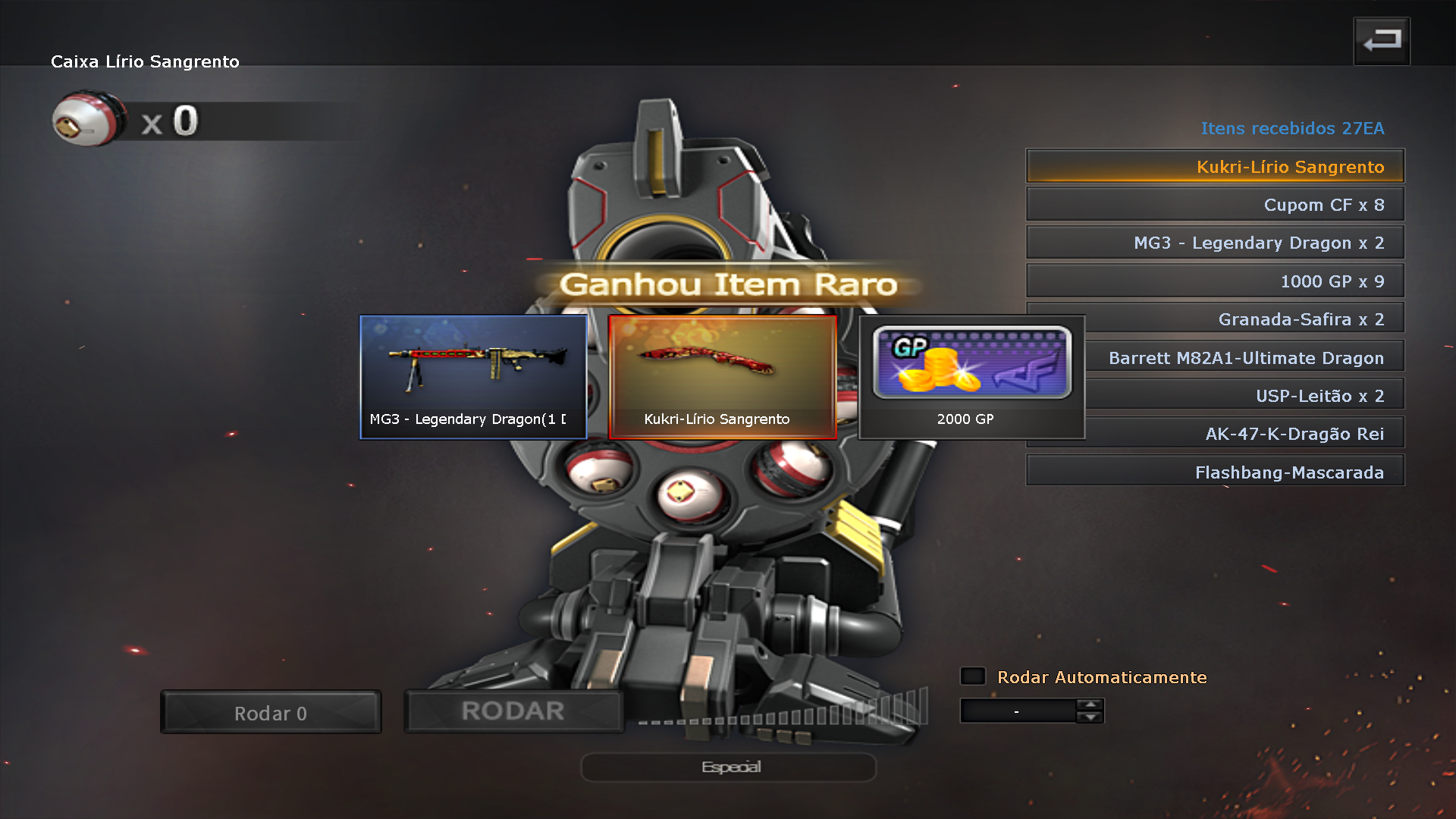This screenshot has height=819, width=1456.
Task: Hit the RODAR spin button
Action: click(513, 711)
